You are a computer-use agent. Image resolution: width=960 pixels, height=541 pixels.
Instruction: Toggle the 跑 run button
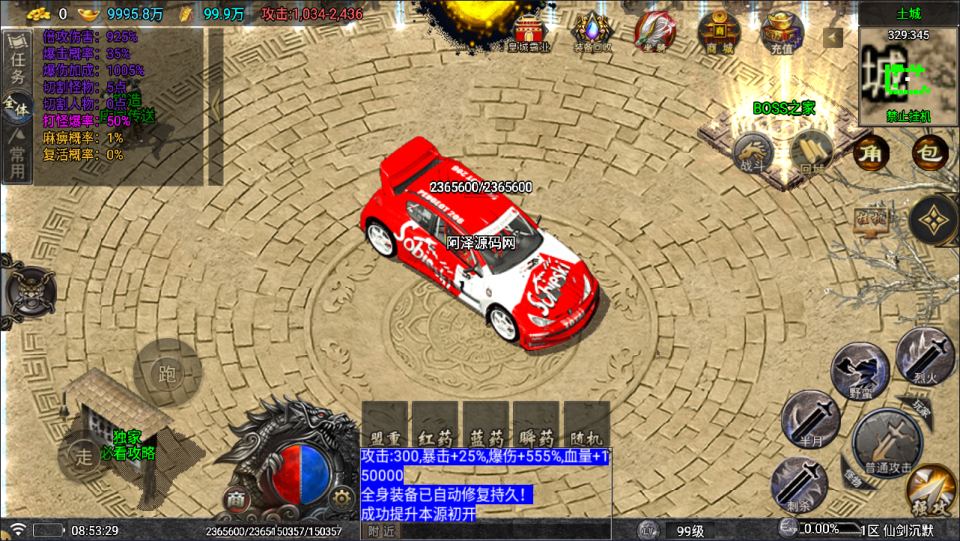[167, 373]
